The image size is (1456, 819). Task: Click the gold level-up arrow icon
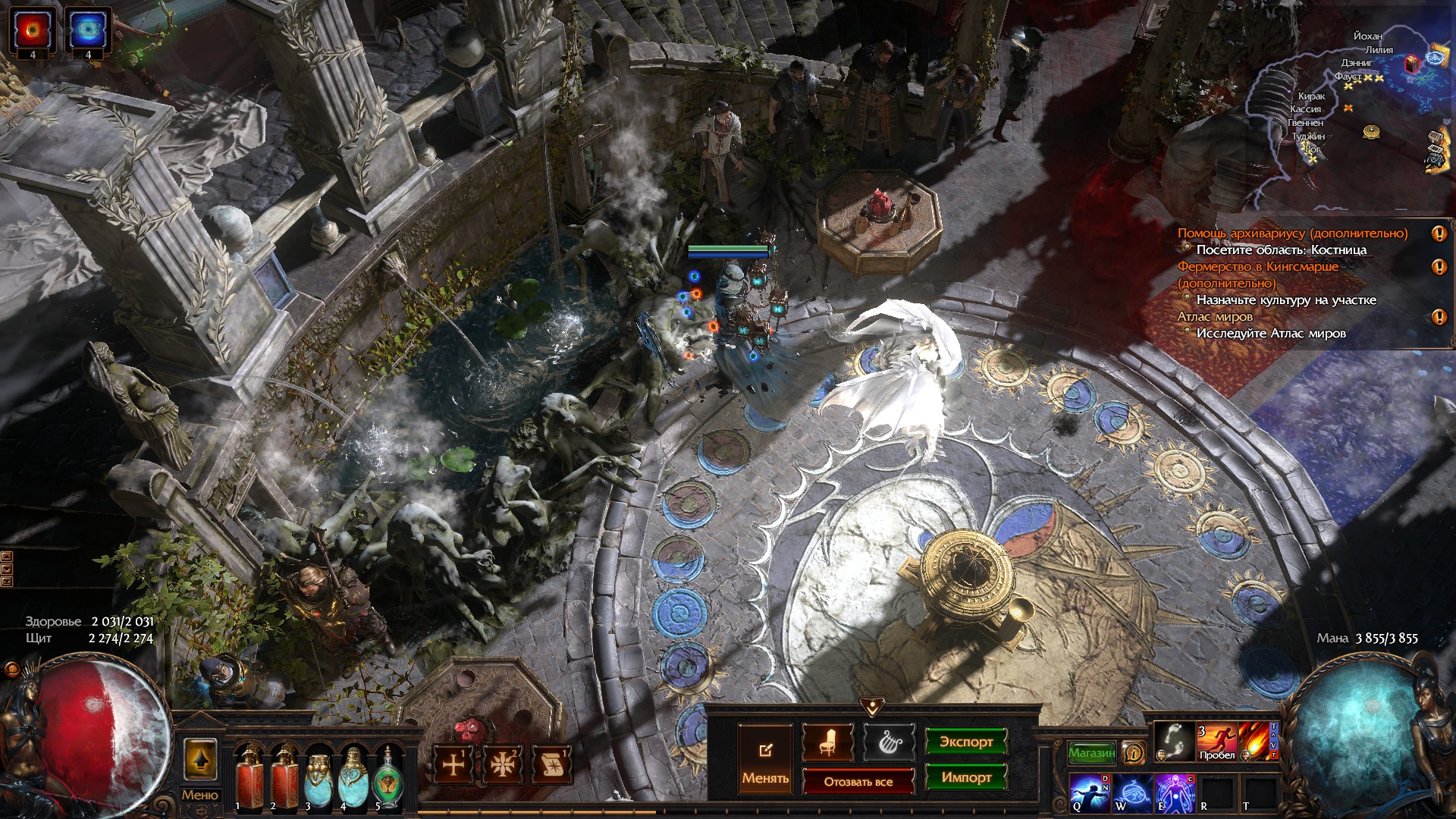coord(200,760)
